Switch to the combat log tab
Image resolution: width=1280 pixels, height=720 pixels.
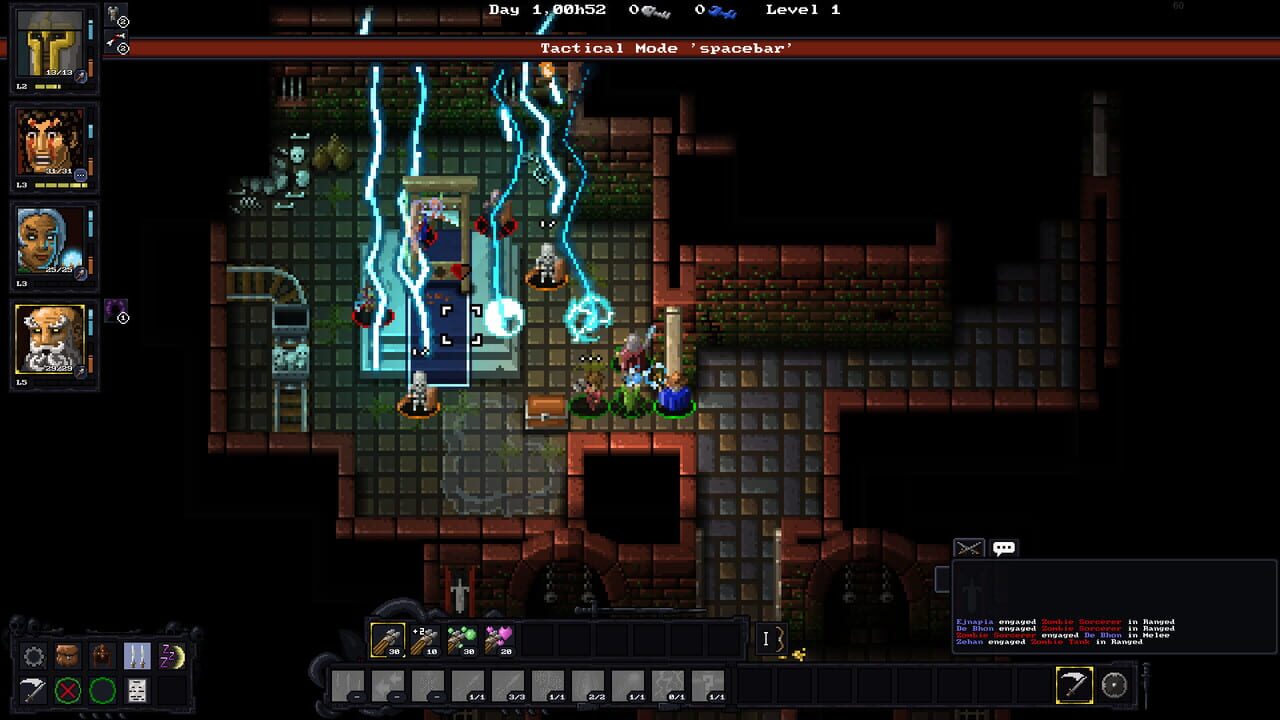[x=968, y=547]
